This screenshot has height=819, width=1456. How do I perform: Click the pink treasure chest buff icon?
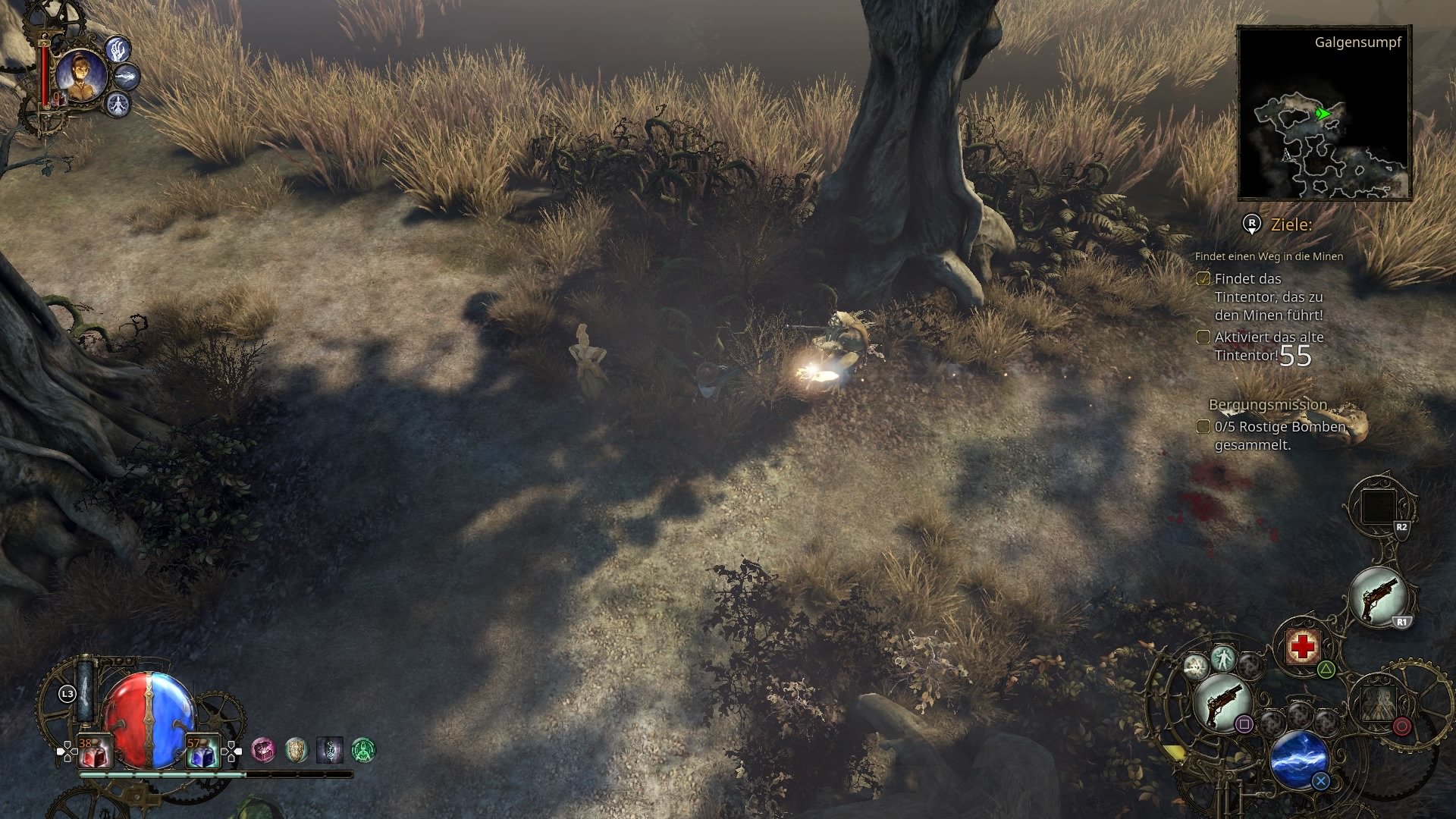tap(263, 750)
